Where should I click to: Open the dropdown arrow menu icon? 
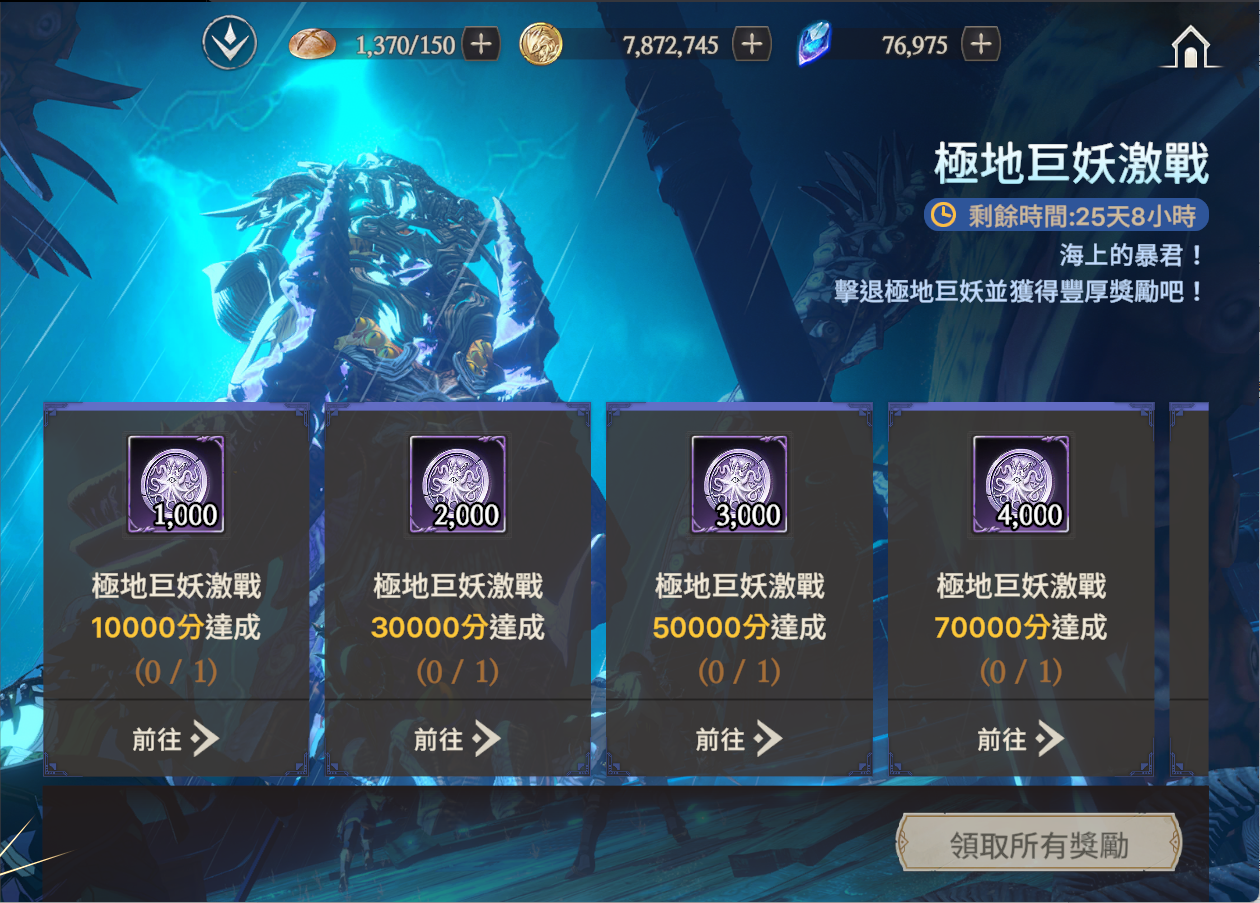point(229,44)
